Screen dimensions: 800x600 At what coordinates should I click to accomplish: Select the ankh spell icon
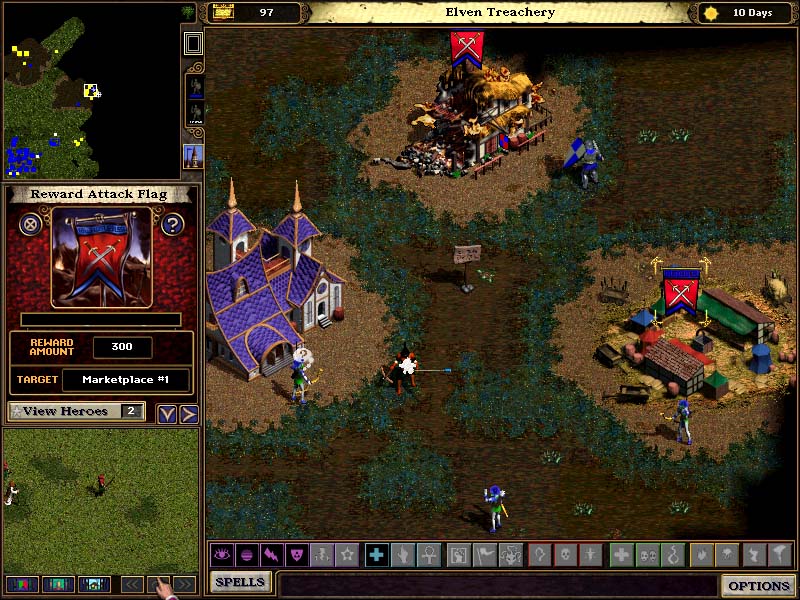tap(427, 554)
